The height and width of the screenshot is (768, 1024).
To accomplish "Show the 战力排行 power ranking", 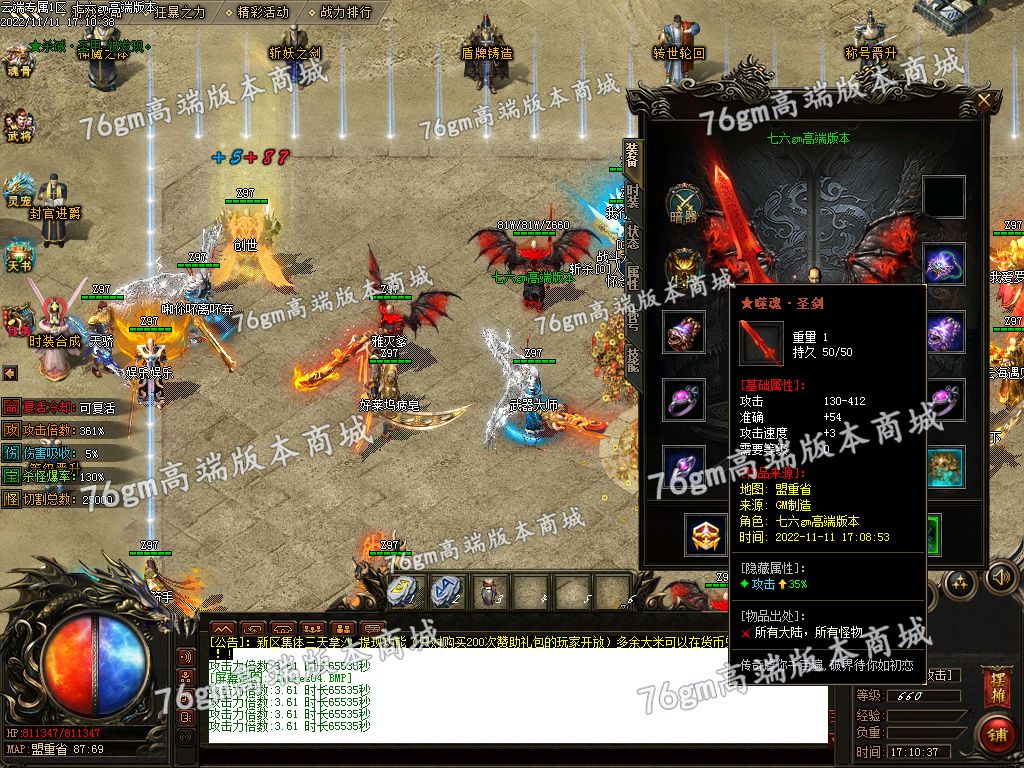I will coord(345,12).
